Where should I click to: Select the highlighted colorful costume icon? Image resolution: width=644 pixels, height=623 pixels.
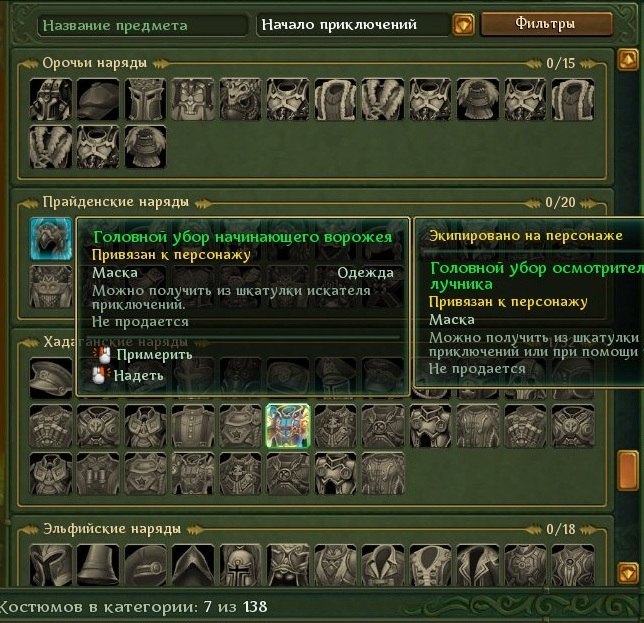[287, 425]
